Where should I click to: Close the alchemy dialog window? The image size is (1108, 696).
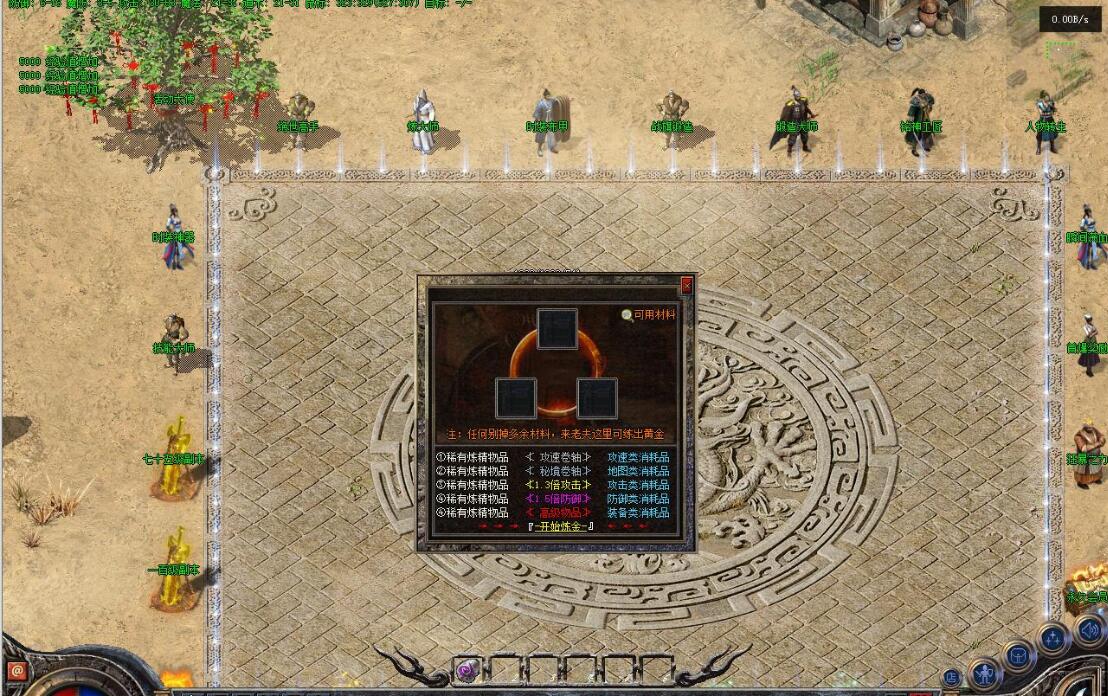click(686, 286)
